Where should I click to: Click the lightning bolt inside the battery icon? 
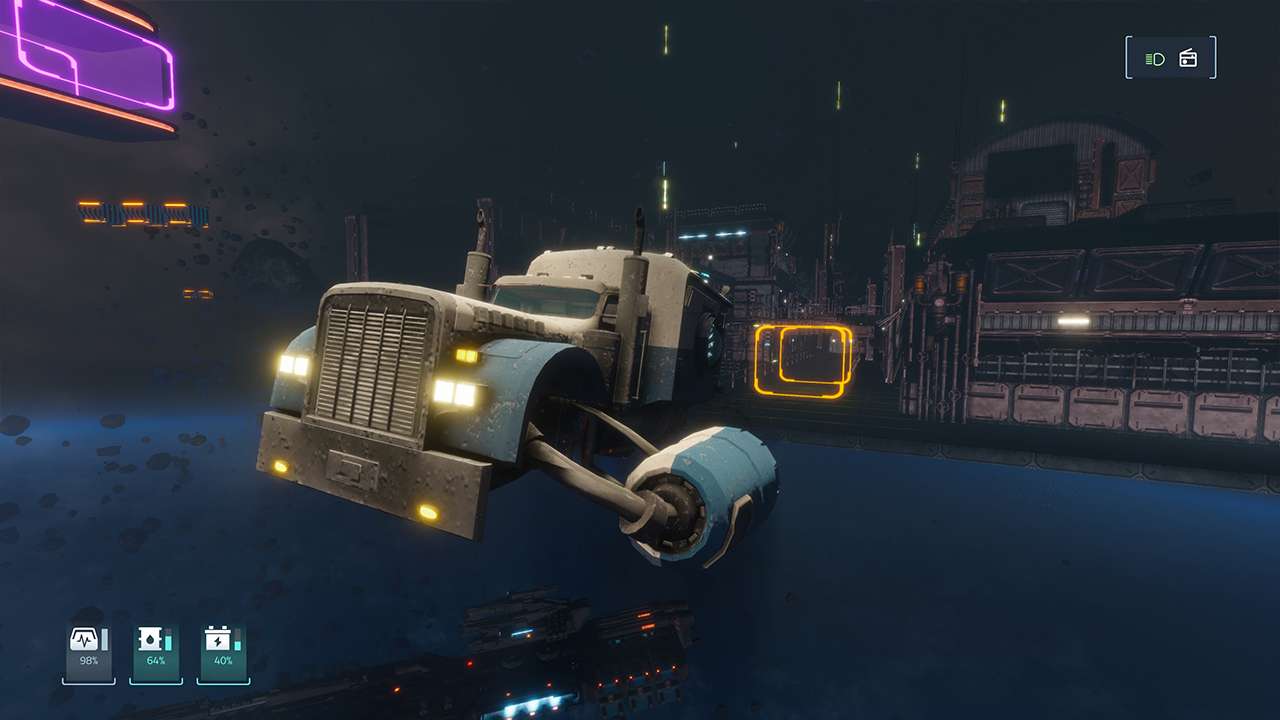point(218,640)
